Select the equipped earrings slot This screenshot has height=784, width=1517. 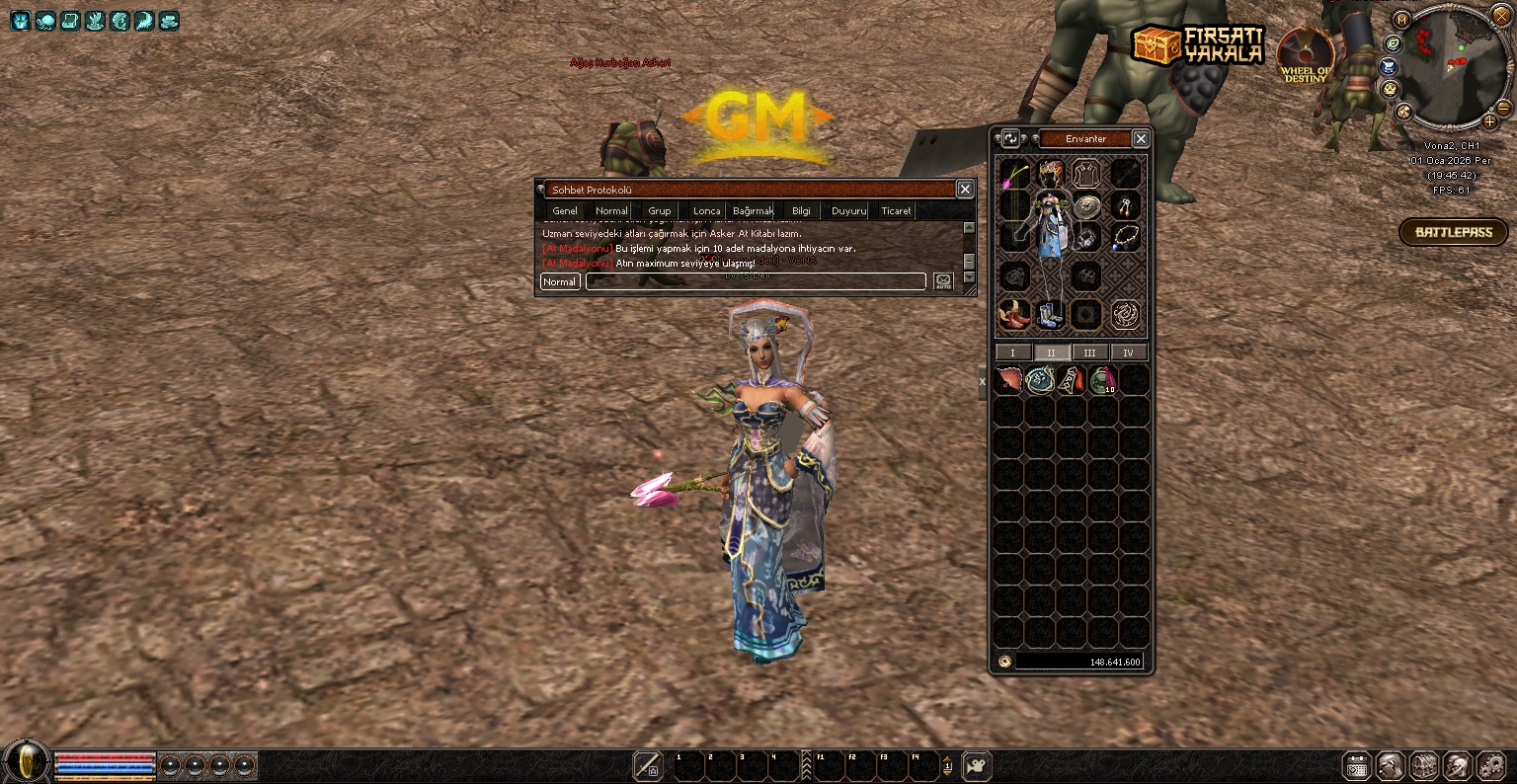tap(1125, 205)
